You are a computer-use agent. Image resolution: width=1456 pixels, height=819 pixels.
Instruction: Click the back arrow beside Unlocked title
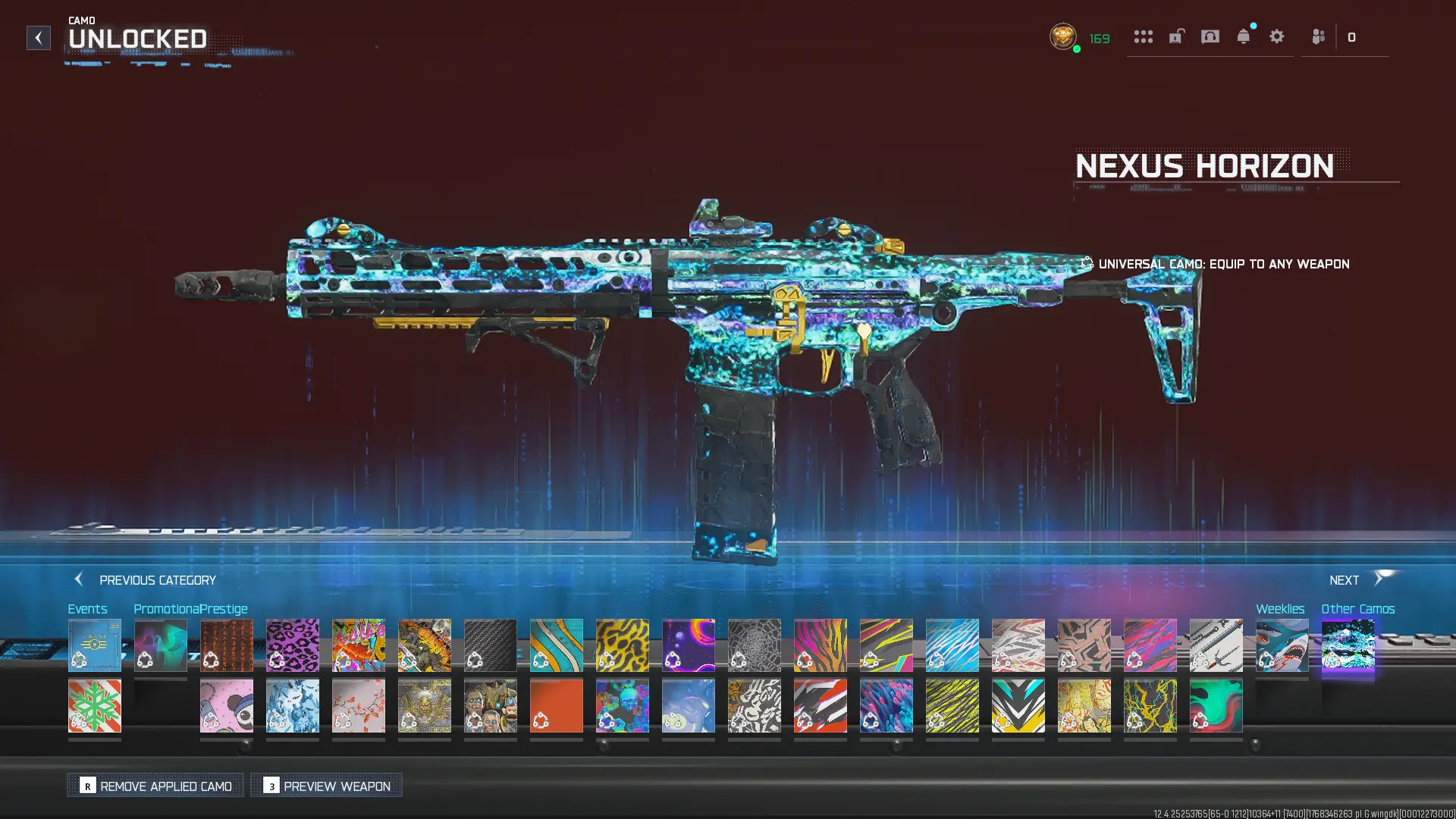coord(38,38)
